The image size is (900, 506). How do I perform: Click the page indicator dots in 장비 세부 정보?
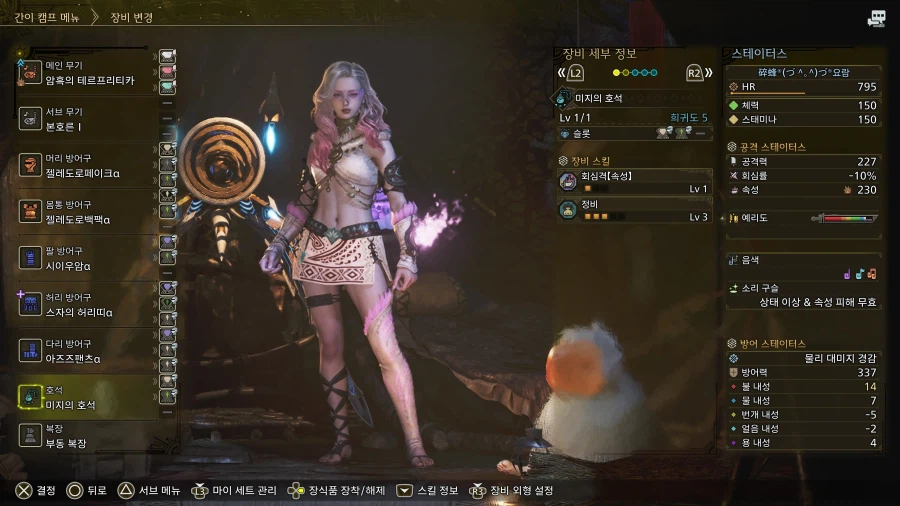tap(635, 73)
